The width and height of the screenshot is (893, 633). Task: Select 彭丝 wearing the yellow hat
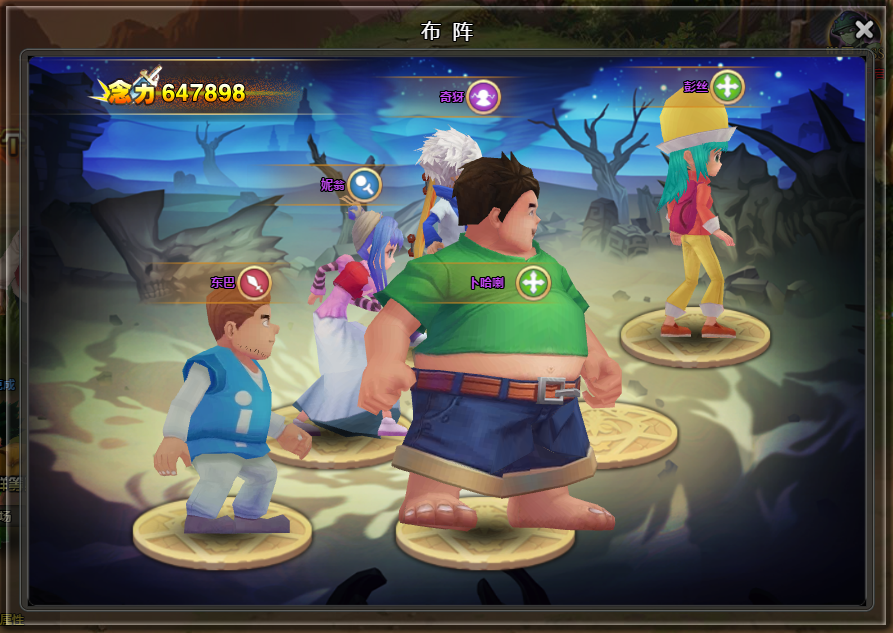pos(695,220)
